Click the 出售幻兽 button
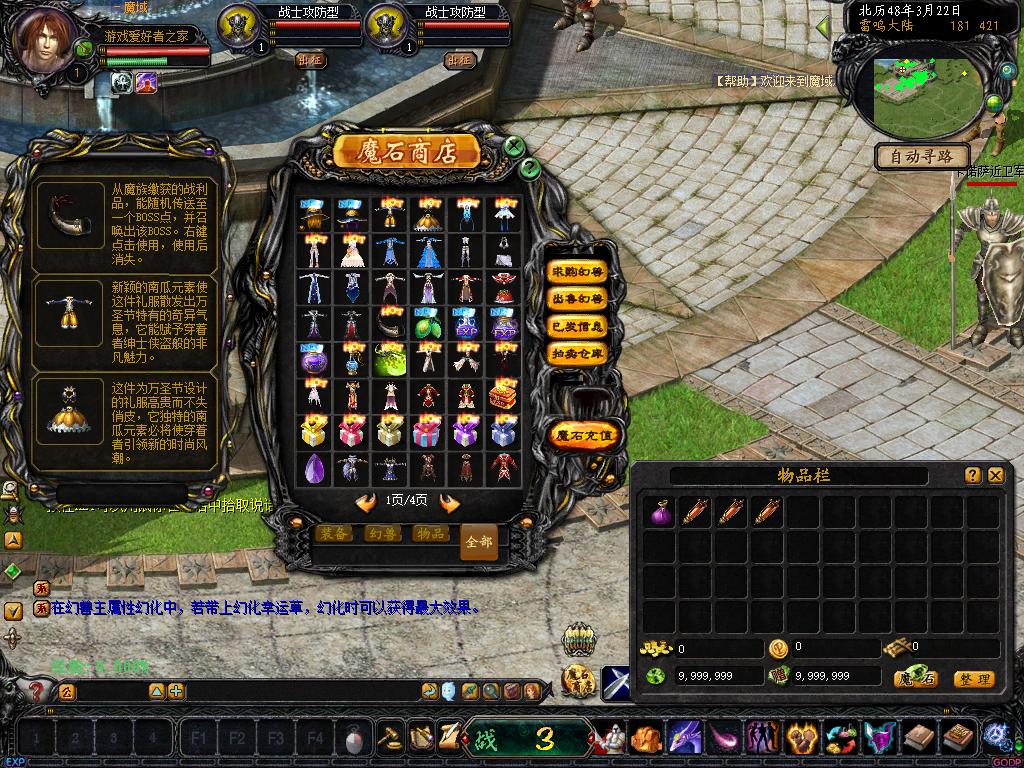Screen dimensions: 1024x768 [578, 299]
